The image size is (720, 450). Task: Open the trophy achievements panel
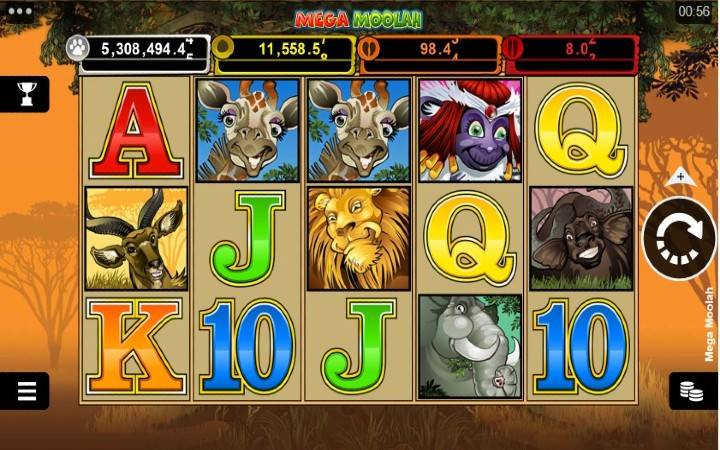(25, 94)
